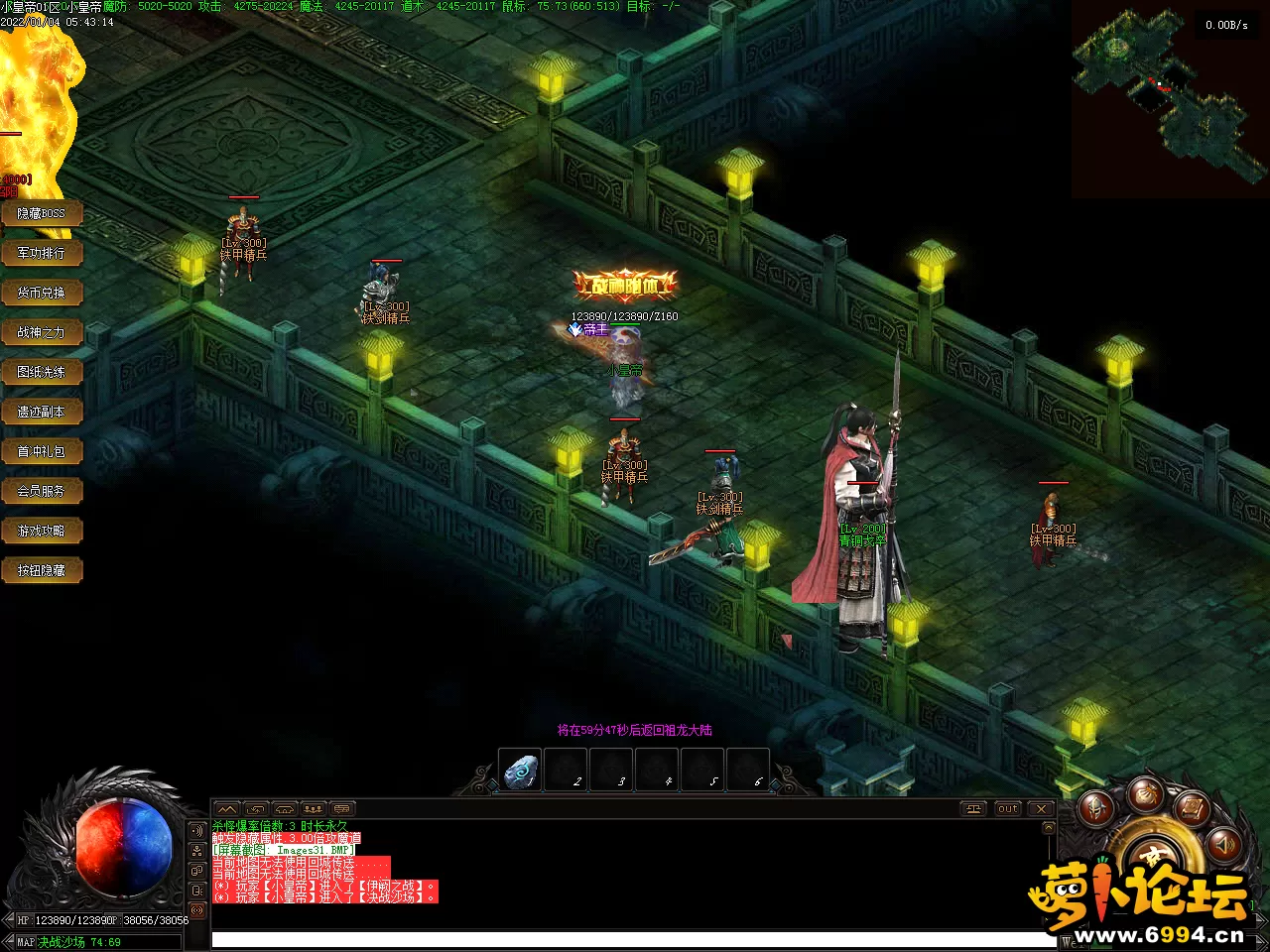Open the skill book icon
This screenshot has width=1270, height=952.
tap(1194, 809)
